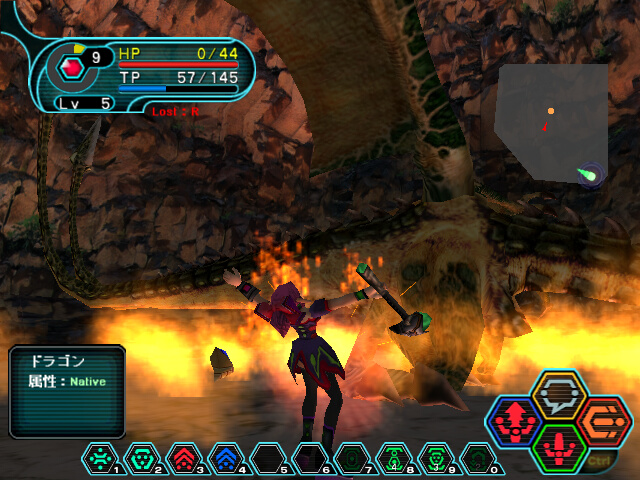640x480 pixels.
Task: Cast the blue arrow technique in slot 4
Action: (226, 458)
